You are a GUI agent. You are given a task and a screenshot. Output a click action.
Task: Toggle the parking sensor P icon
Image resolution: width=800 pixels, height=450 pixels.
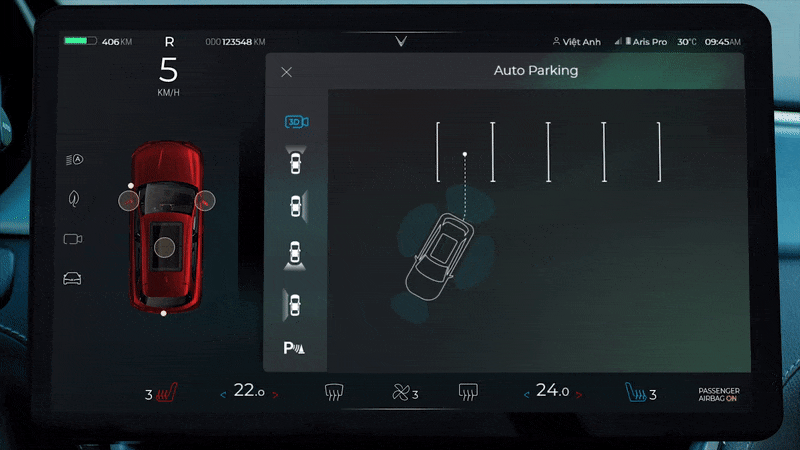[296, 348]
